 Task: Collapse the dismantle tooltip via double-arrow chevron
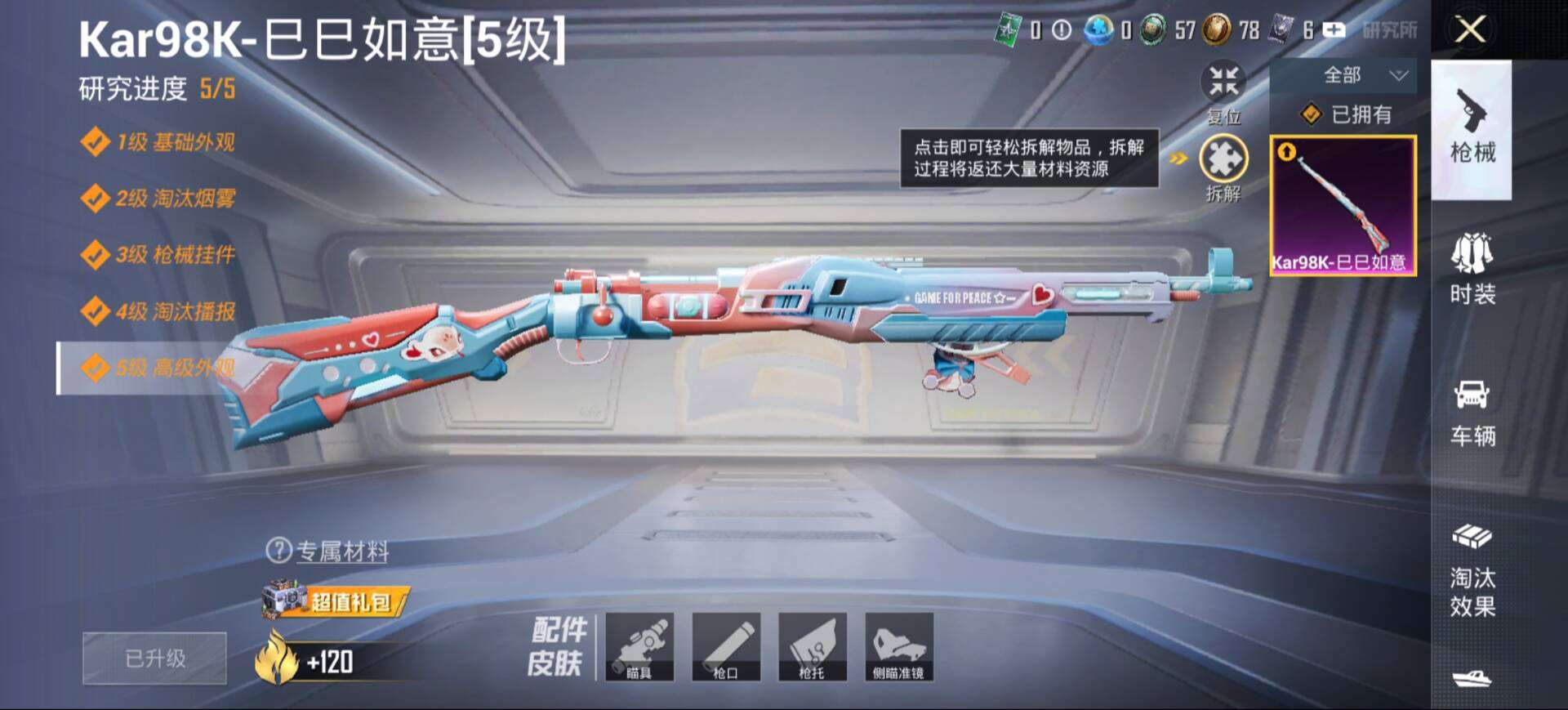[x=1177, y=160]
